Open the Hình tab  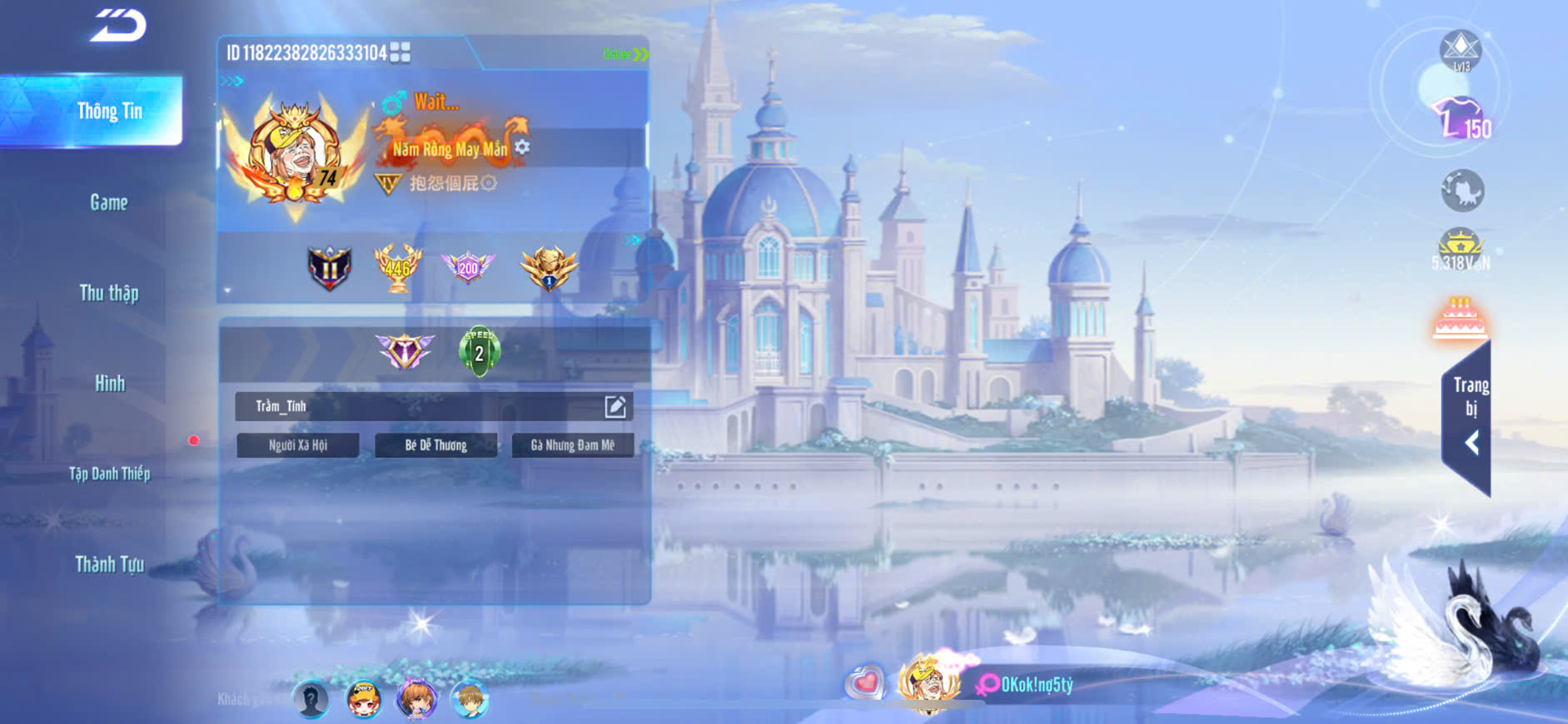(109, 384)
